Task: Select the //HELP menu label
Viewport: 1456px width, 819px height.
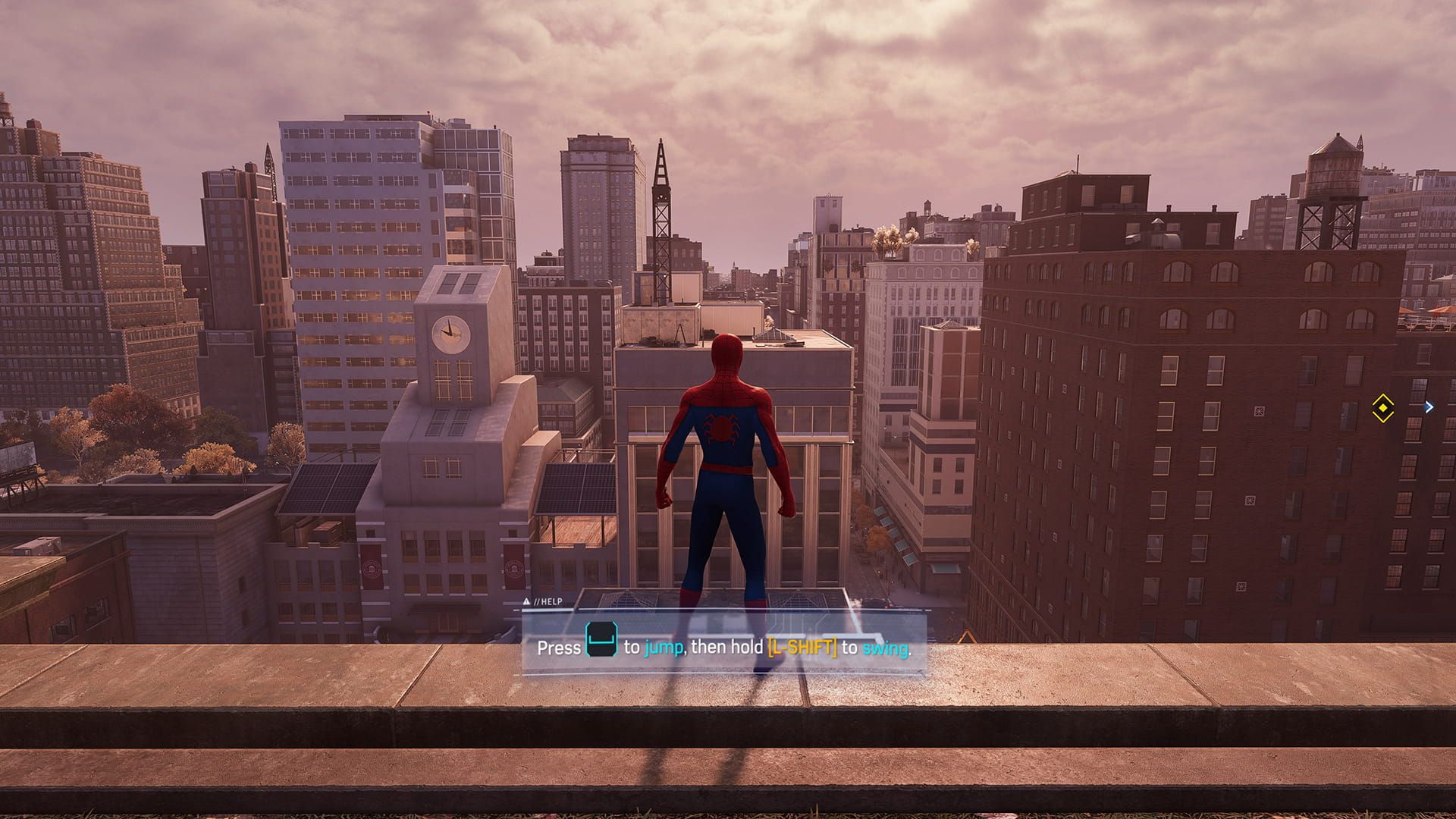Action: coord(548,601)
